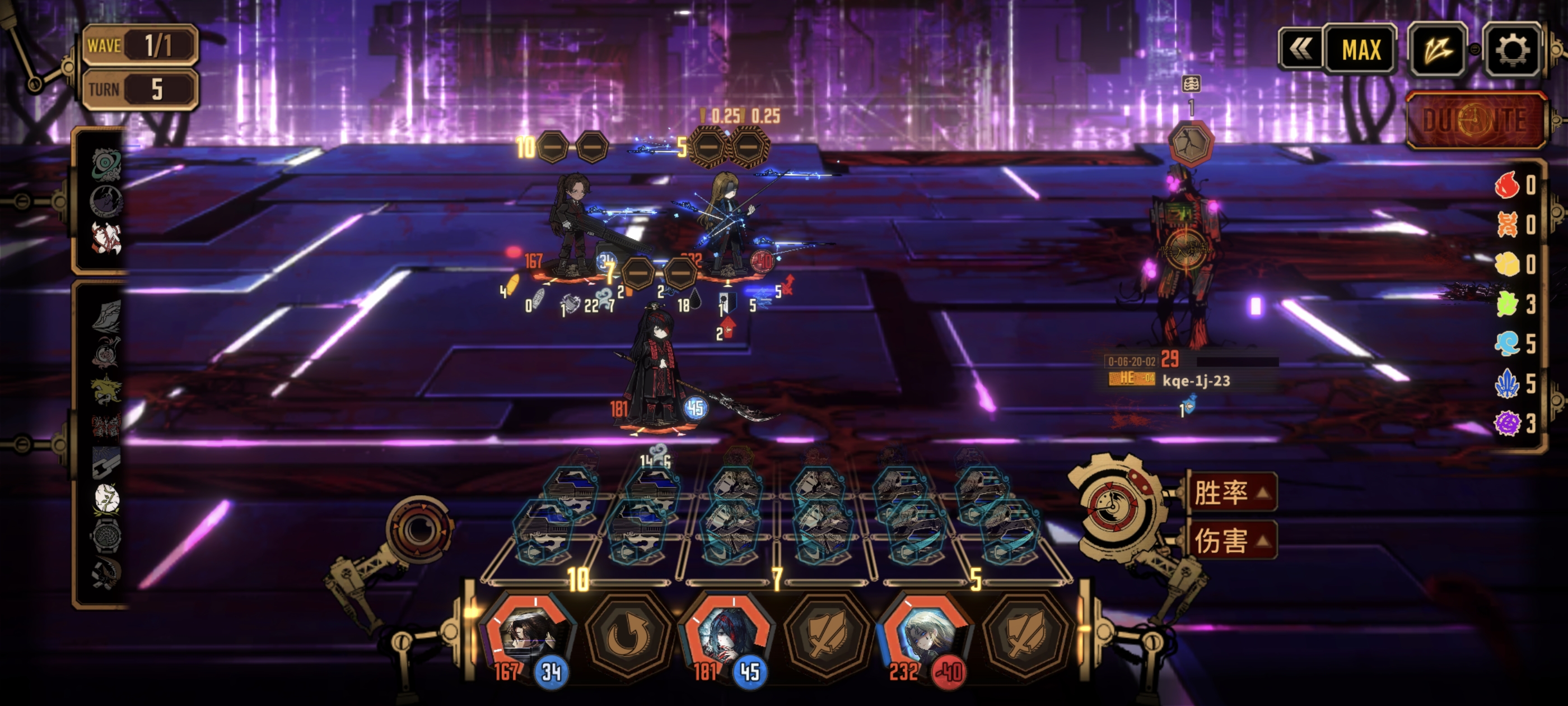Select the 胜率 win rate option
The image size is (1568, 706).
coord(1232,492)
